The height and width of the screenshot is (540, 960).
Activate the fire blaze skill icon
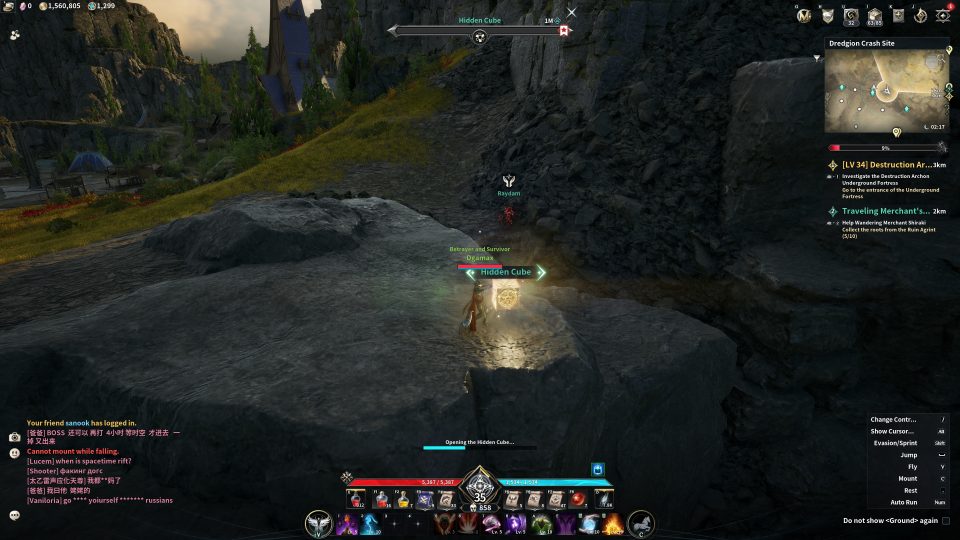[x=611, y=523]
